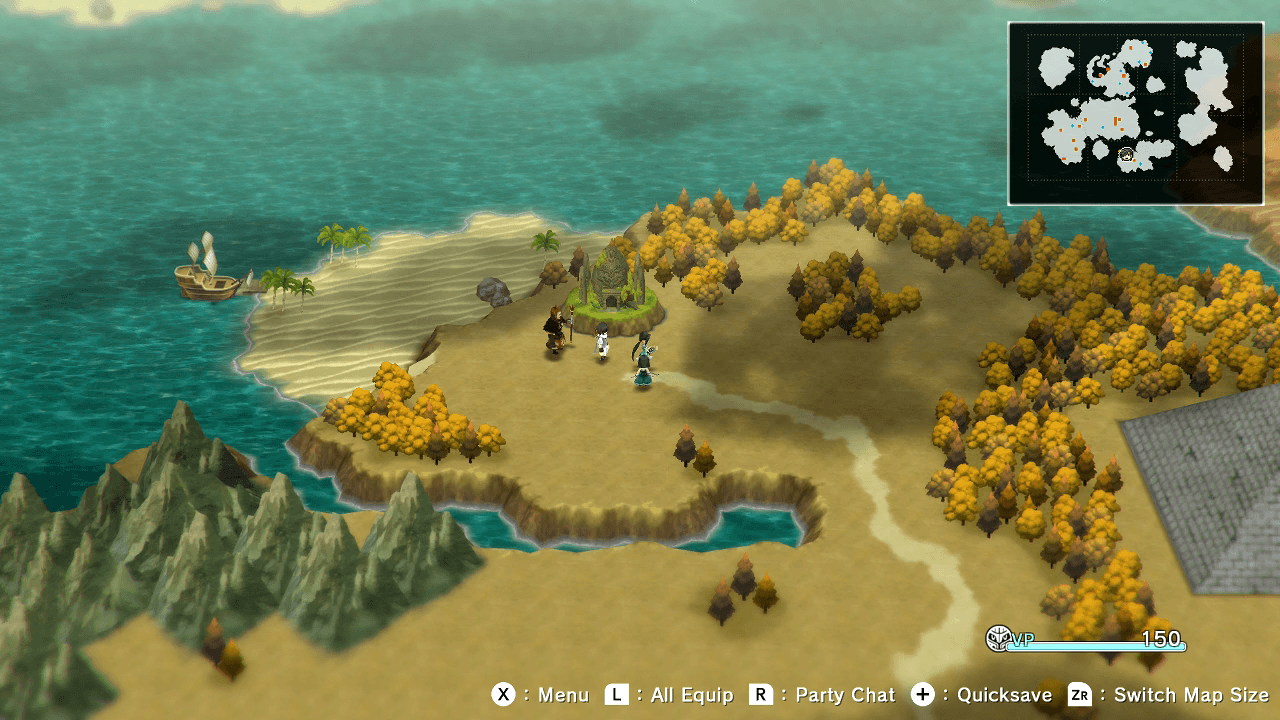Select the L All Equip button icon
This screenshot has width=1280, height=720.
point(617,695)
